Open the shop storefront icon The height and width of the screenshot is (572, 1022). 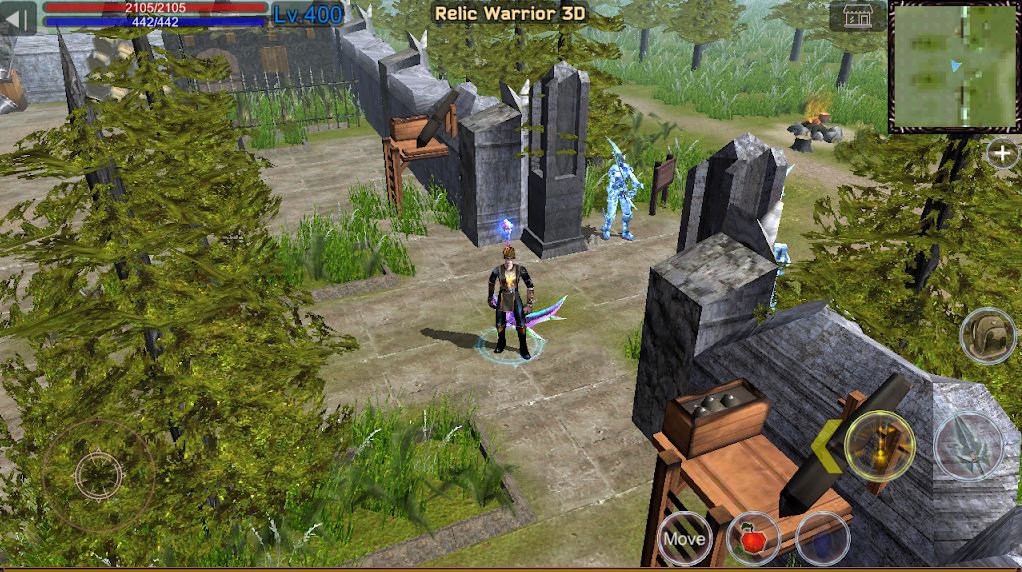click(856, 17)
